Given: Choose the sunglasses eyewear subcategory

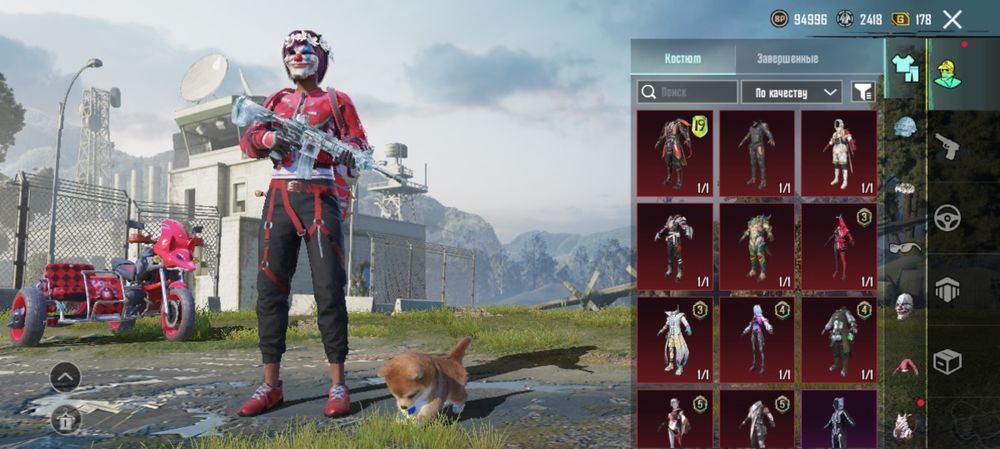Looking at the screenshot, I should coord(905,247).
